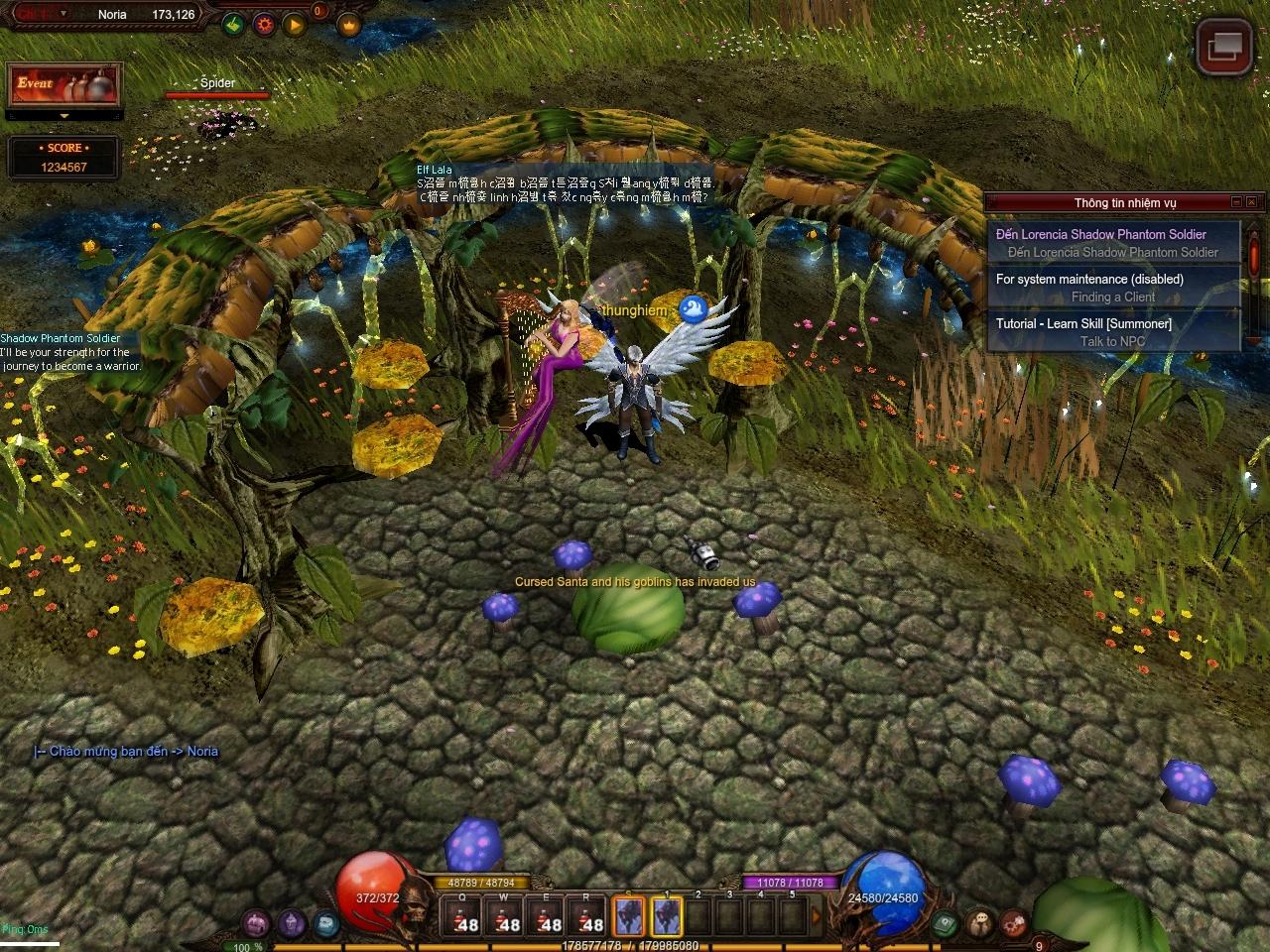Image resolution: width=1270 pixels, height=952 pixels.
Task: Activate the skill in slot 1
Action: point(667,917)
